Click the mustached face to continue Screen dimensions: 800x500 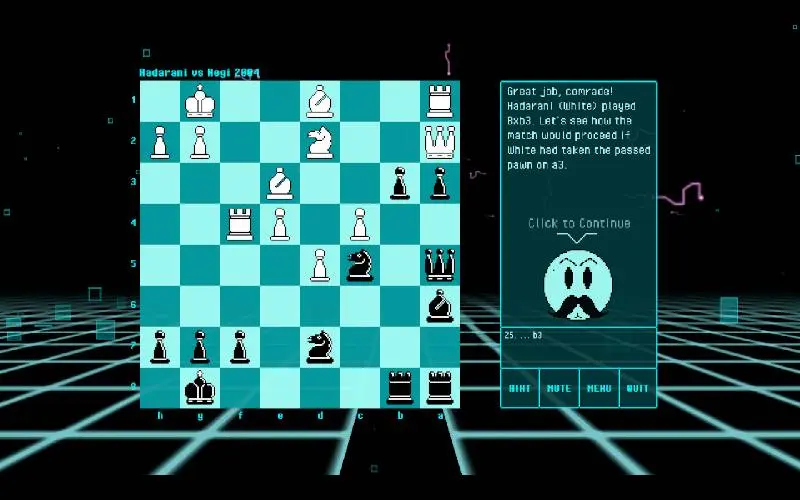pos(579,285)
